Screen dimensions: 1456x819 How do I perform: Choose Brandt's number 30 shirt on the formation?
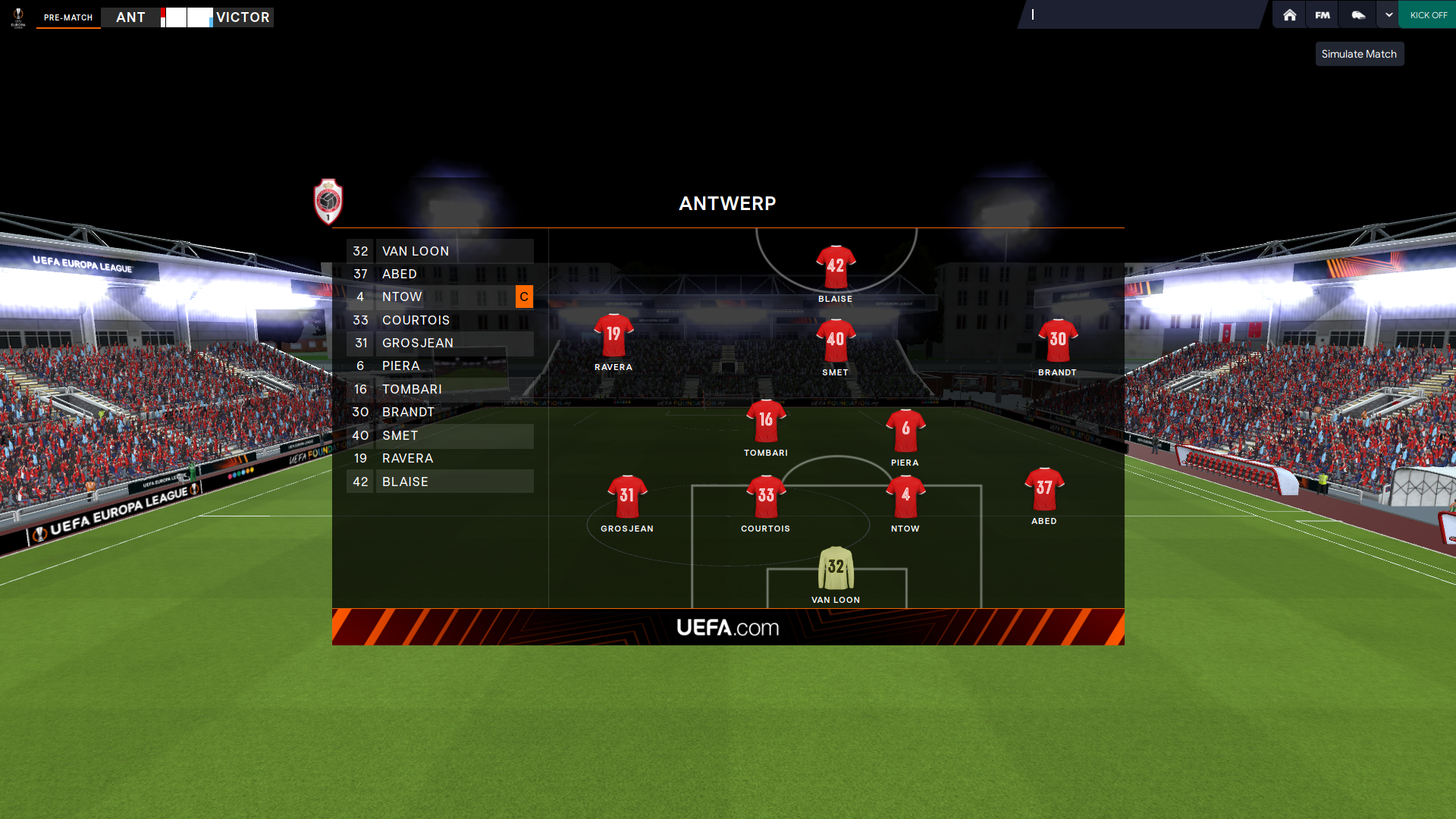(1057, 340)
